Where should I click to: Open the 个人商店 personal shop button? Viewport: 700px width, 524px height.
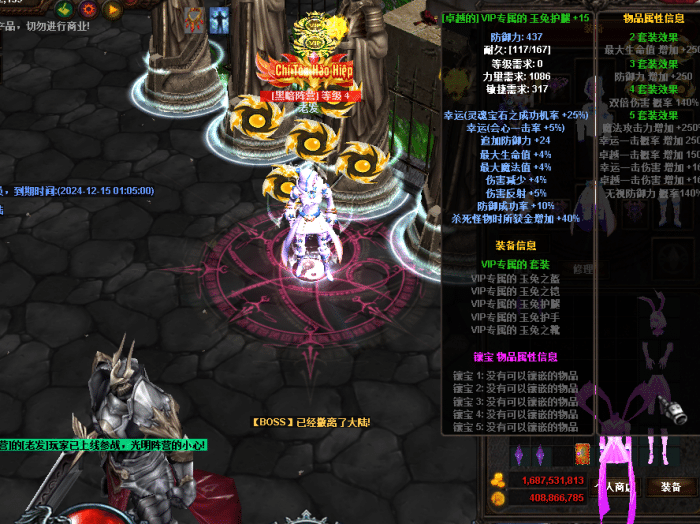click(616, 486)
